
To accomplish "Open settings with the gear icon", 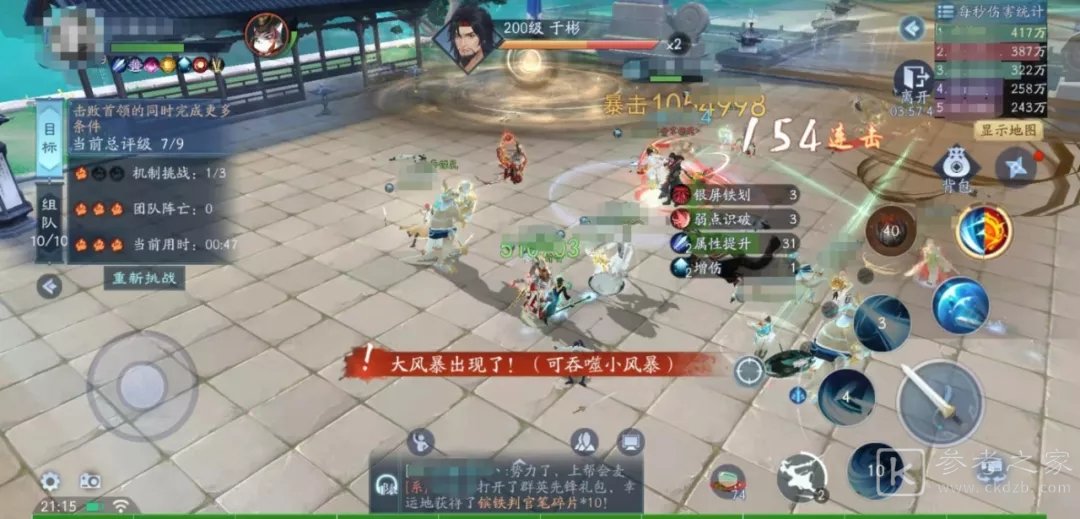I will click(x=50, y=481).
